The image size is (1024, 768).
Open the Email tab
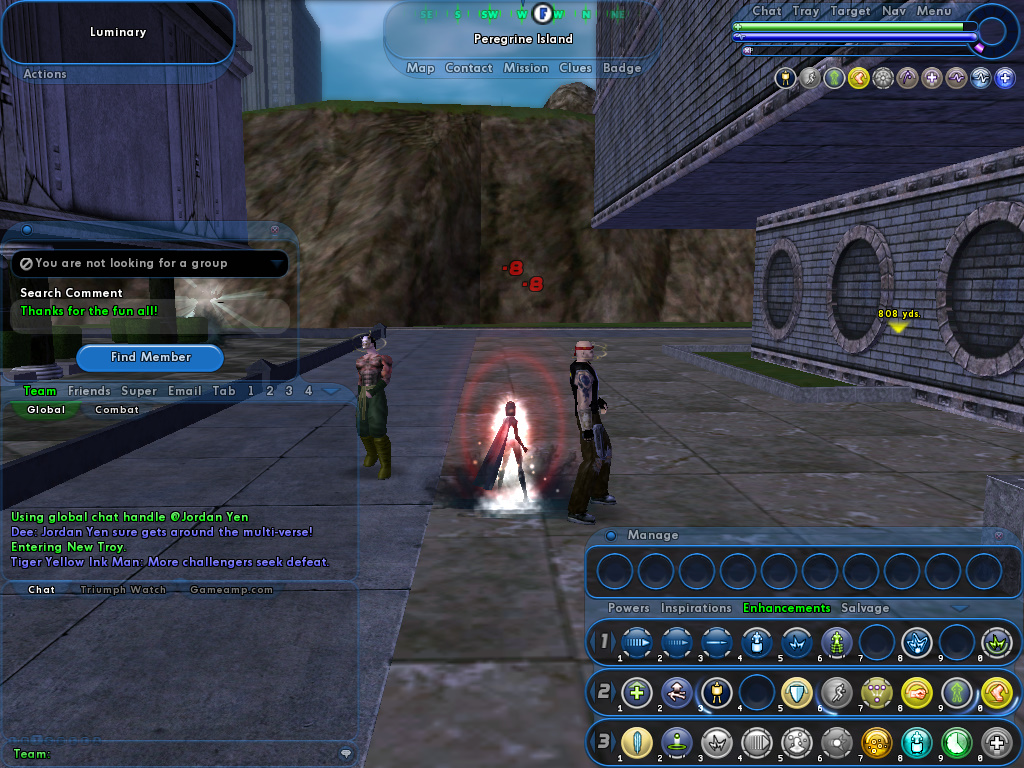coord(184,391)
